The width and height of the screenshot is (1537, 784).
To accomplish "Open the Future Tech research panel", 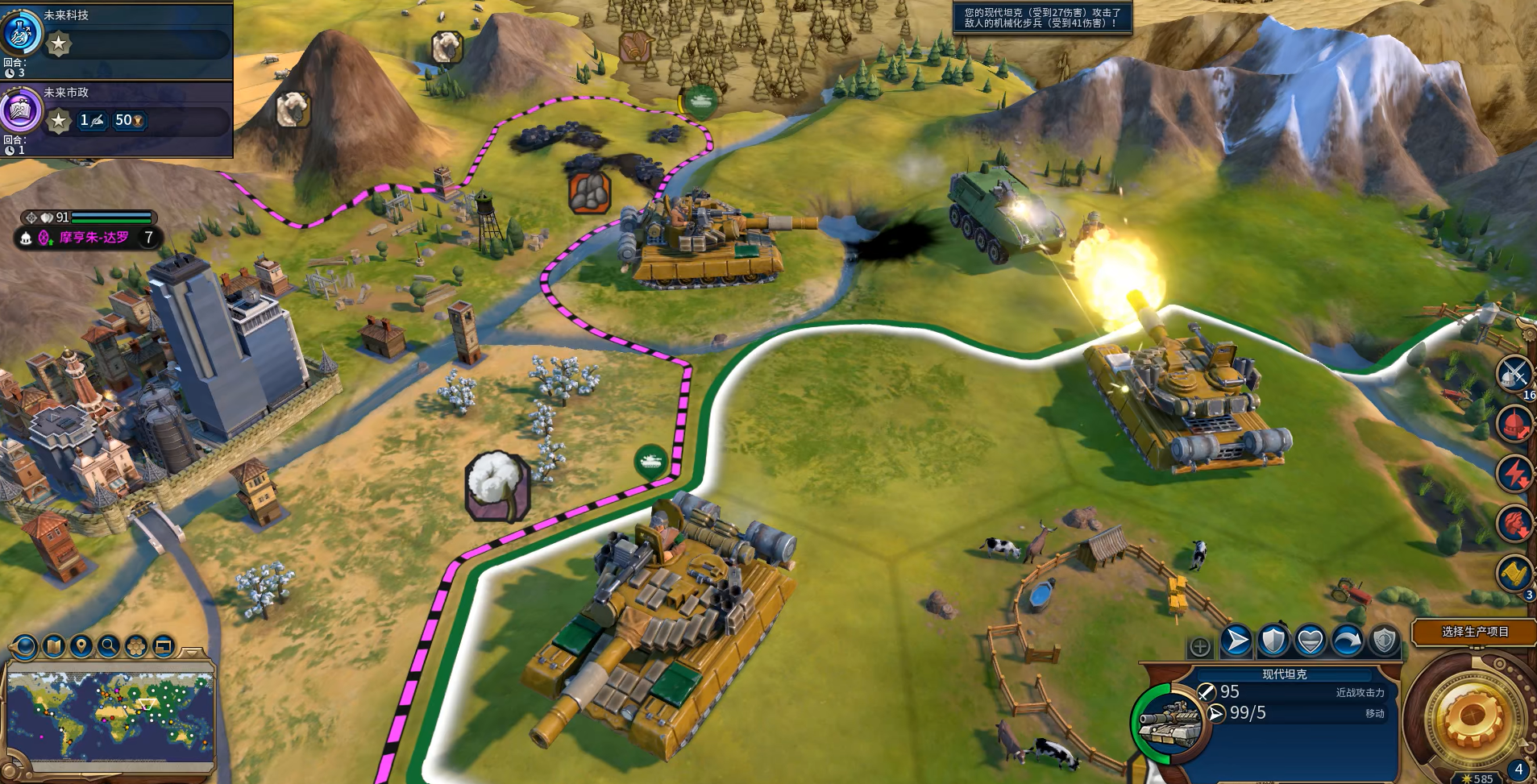I will pyautogui.click(x=22, y=32).
